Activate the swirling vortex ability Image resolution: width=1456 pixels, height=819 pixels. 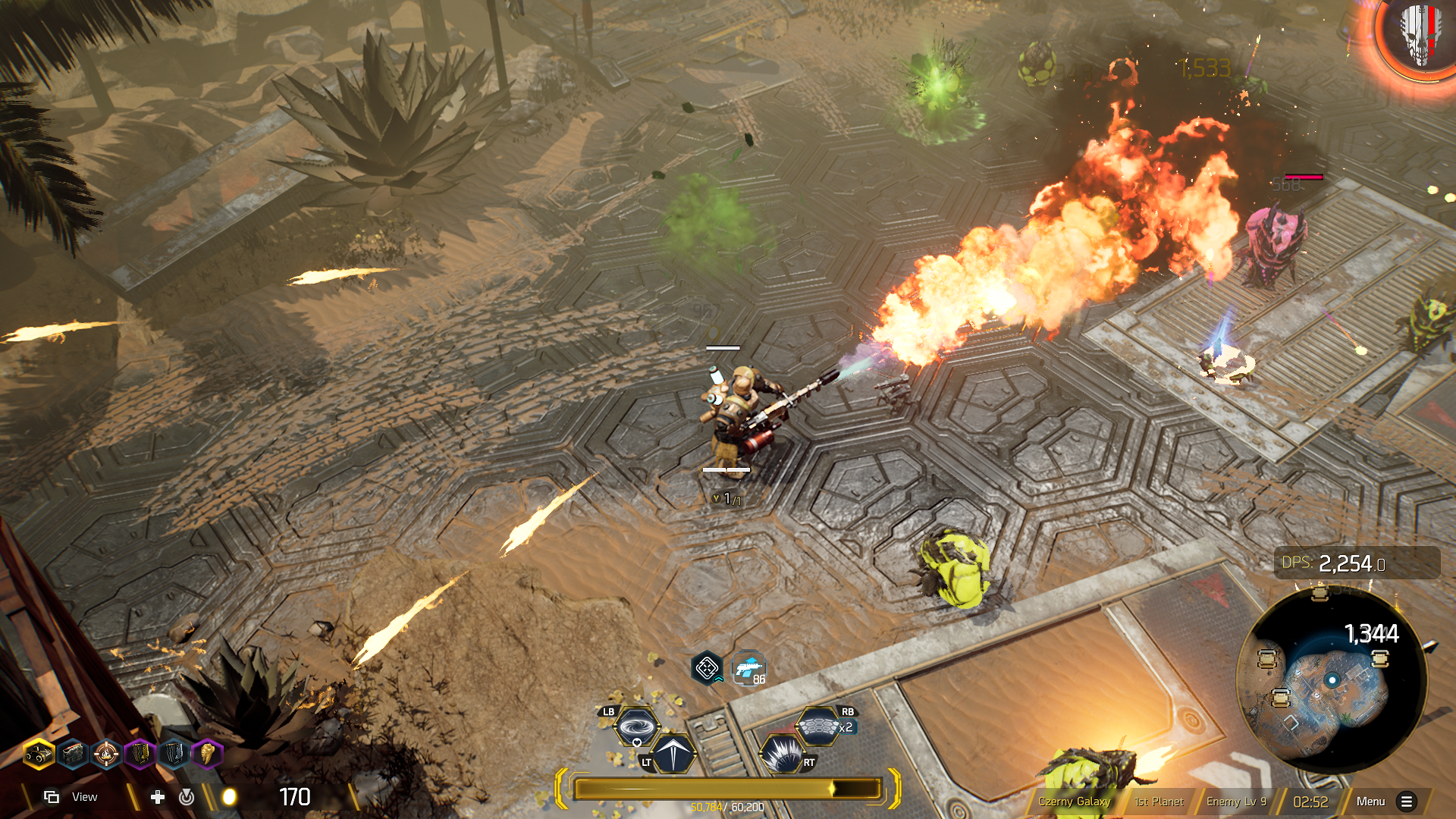click(636, 727)
